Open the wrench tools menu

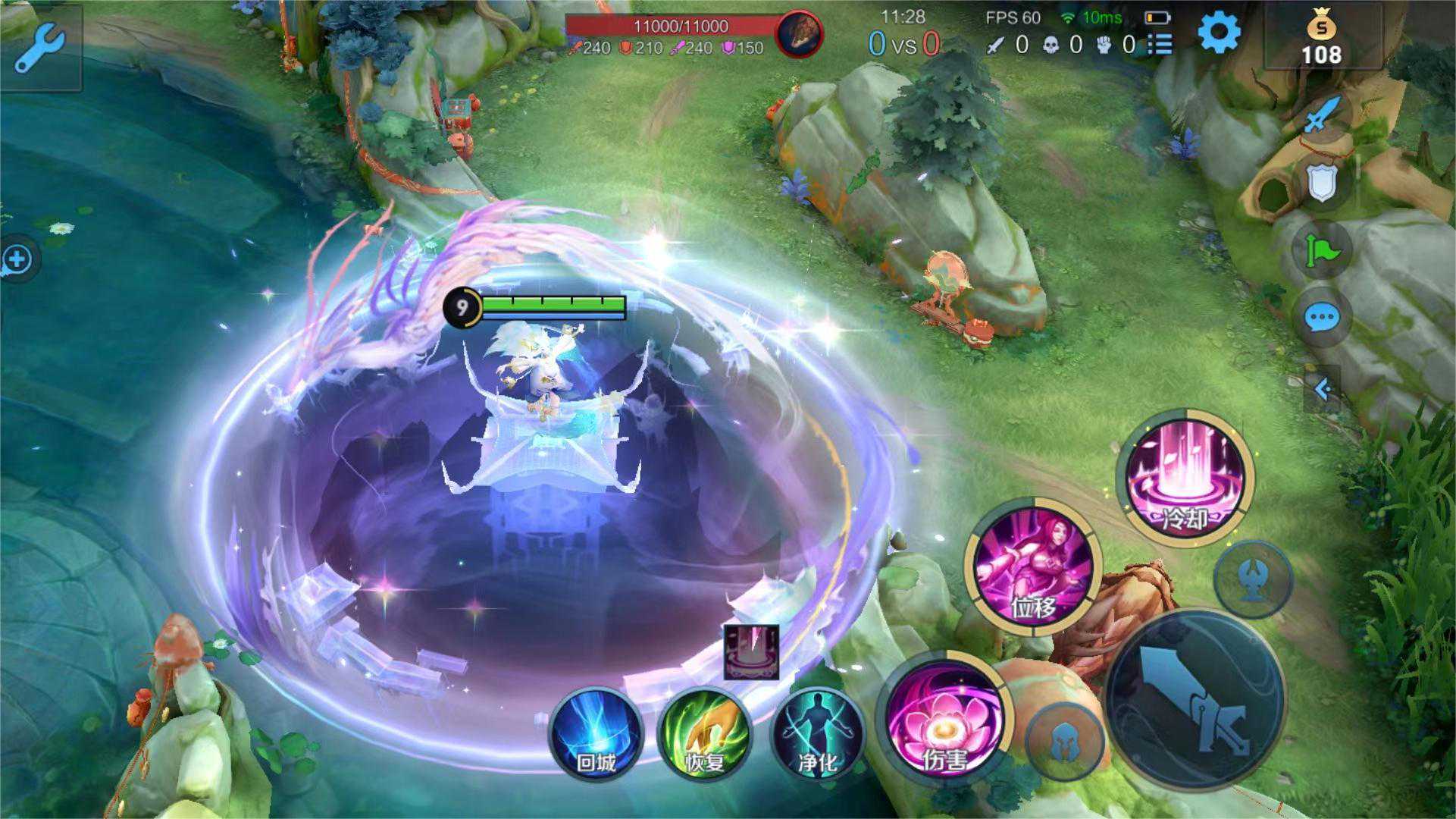38,47
